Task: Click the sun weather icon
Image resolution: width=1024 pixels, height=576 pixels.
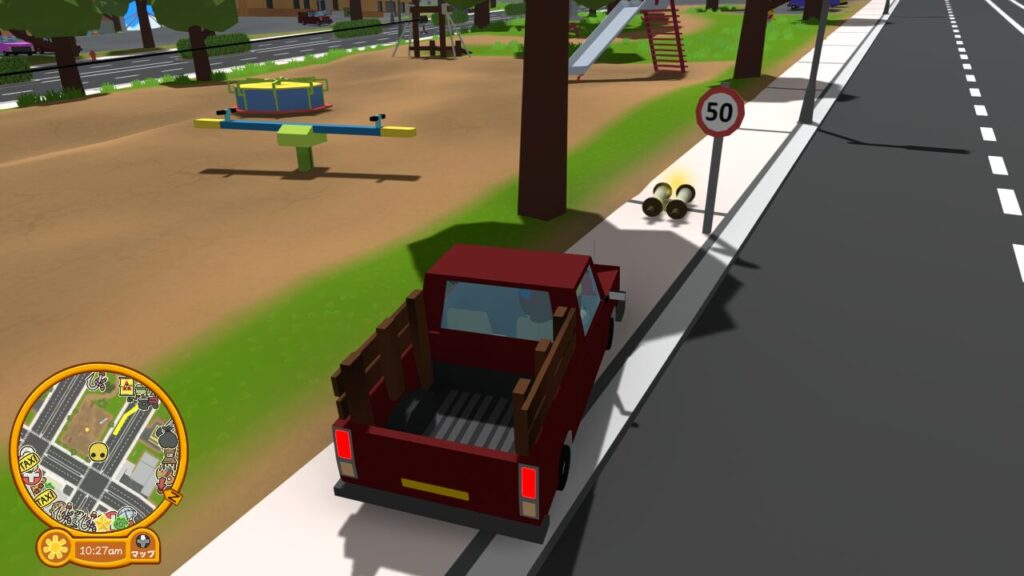Action: coord(56,548)
